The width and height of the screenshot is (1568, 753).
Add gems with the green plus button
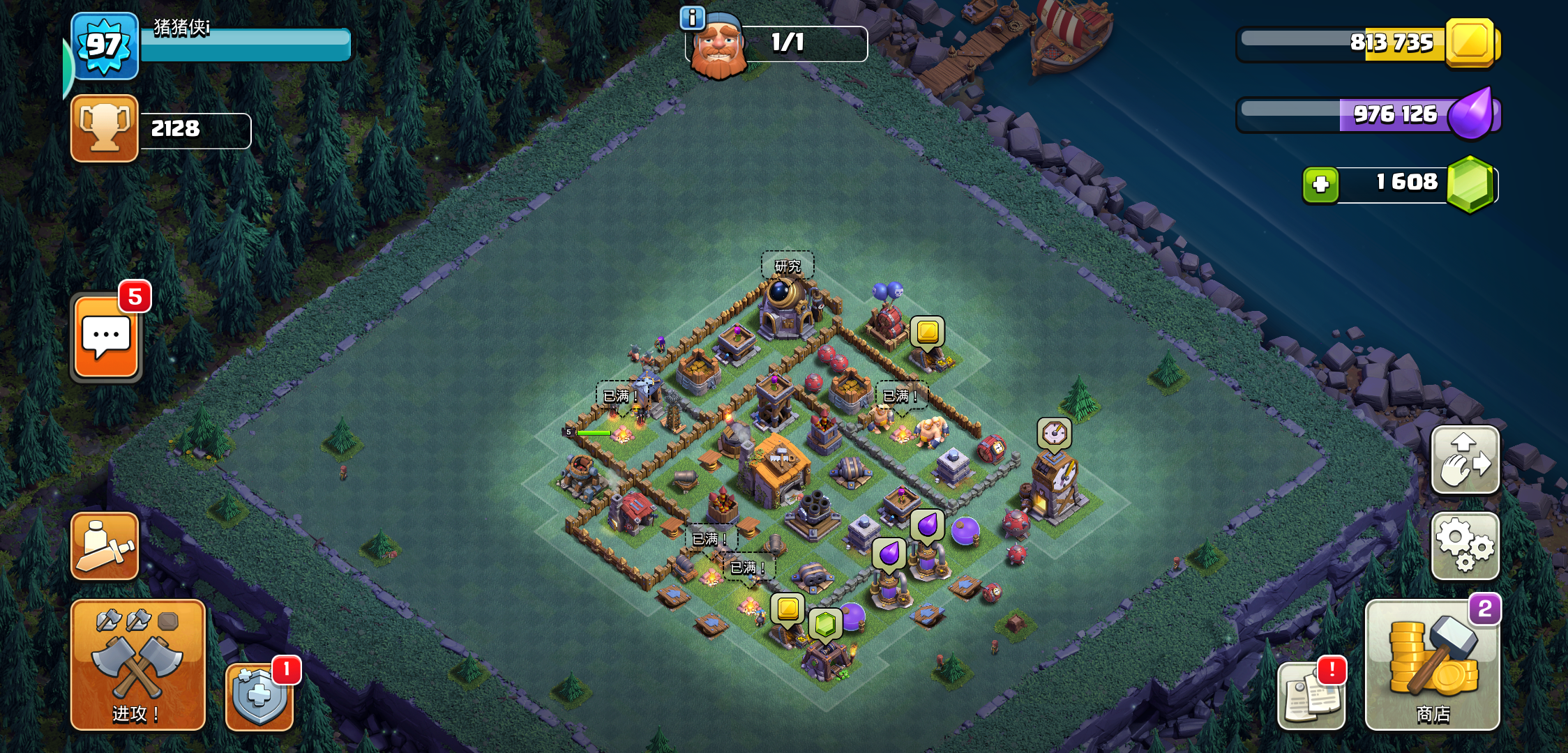[1320, 185]
